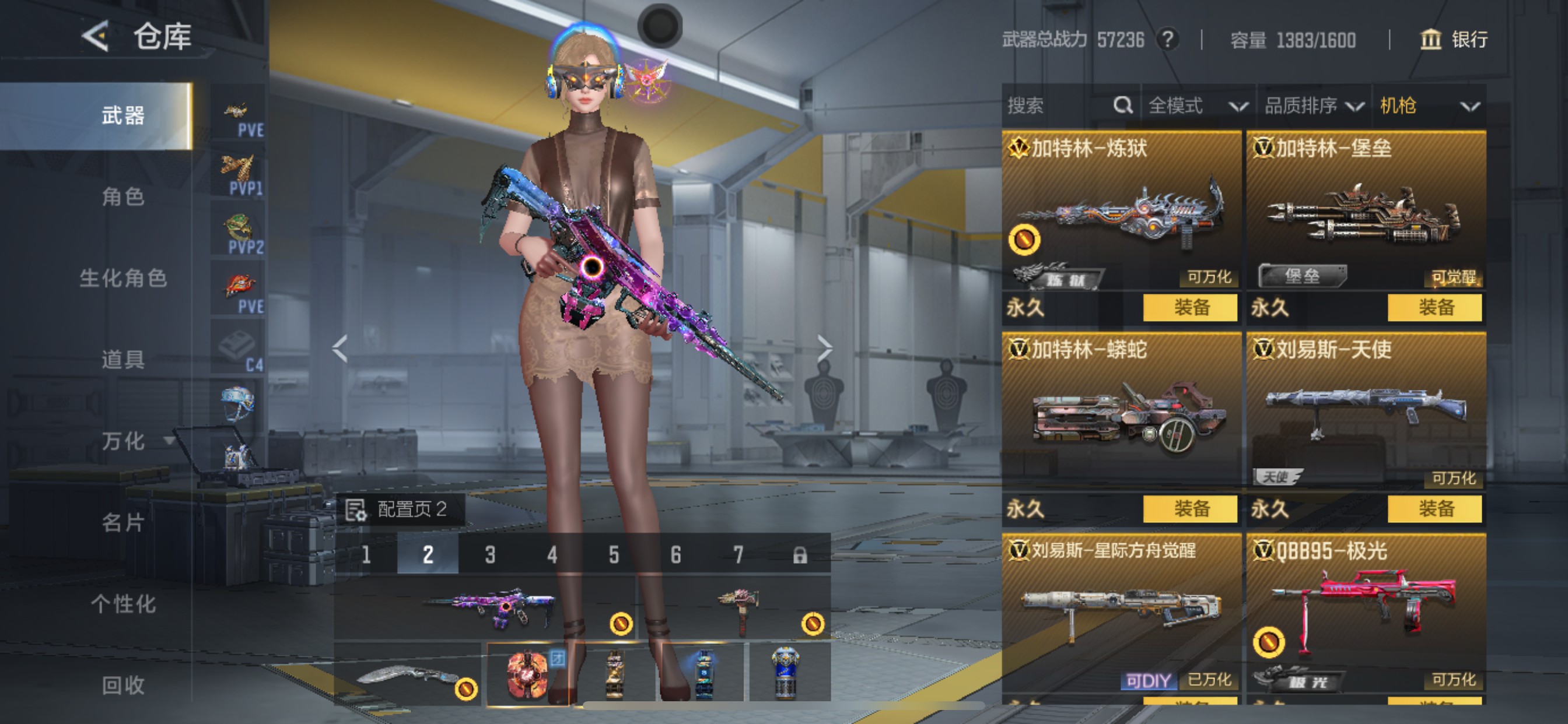Switch to the 角色 category

tap(123, 196)
